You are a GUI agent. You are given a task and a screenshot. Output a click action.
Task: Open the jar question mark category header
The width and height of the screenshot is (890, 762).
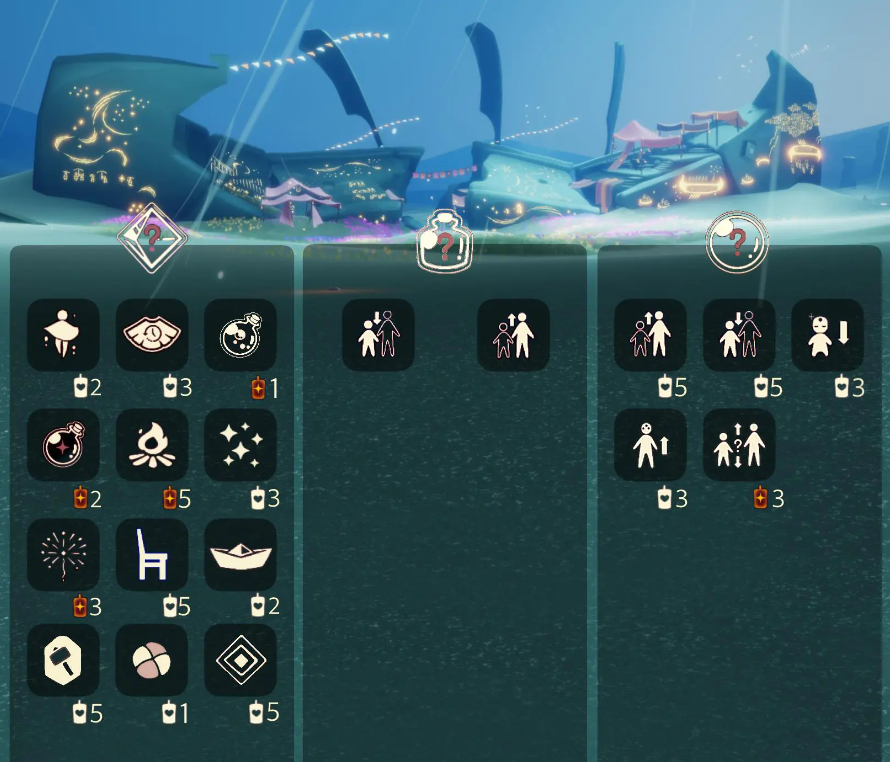(445, 240)
